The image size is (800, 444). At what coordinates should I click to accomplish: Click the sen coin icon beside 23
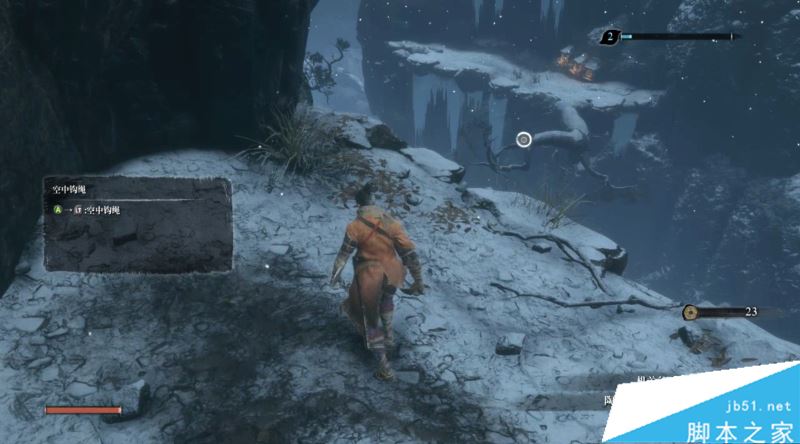tap(690, 313)
